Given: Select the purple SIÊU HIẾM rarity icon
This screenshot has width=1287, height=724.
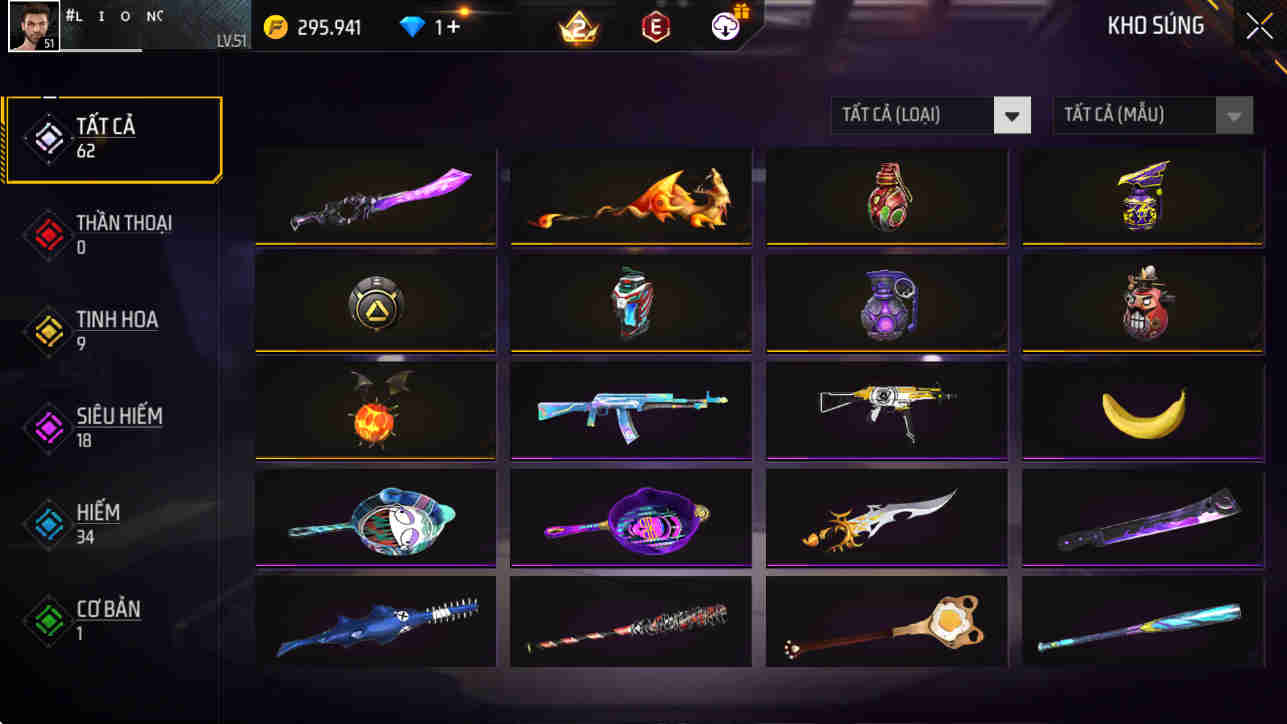Looking at the screenshot, I should (x=48, y=427).
